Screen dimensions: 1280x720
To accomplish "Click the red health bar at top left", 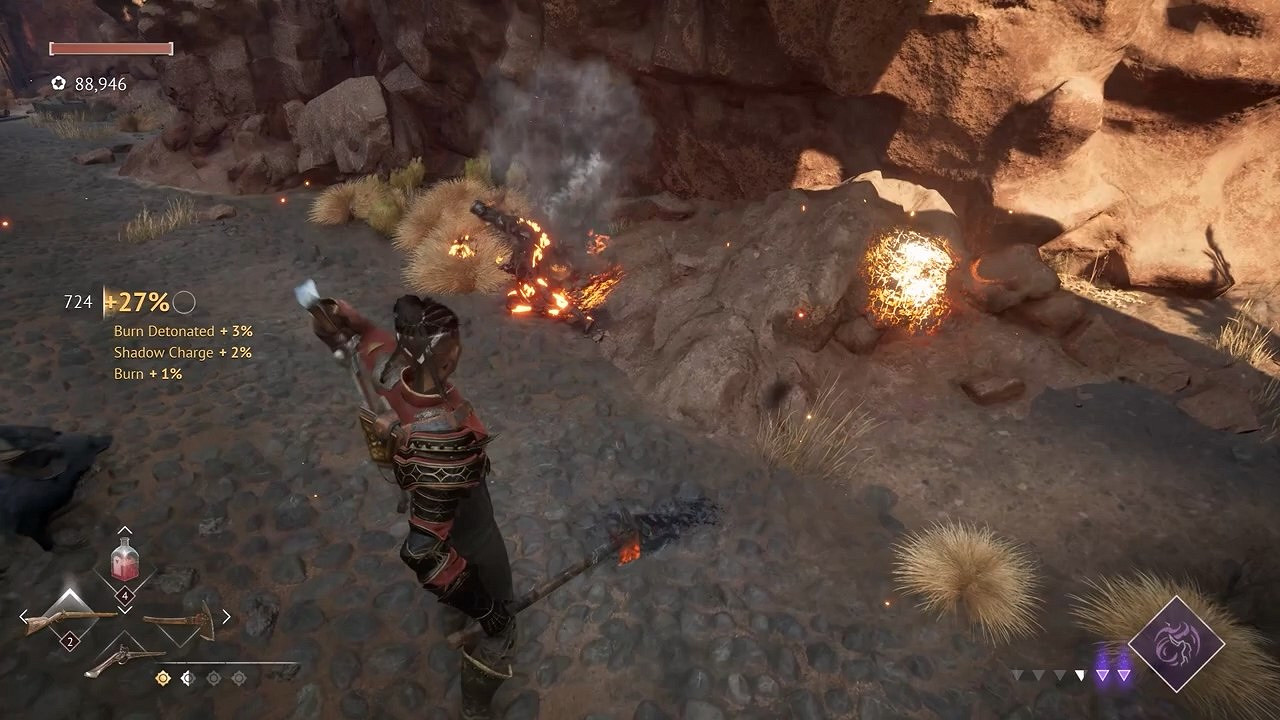I will point(110,48).
